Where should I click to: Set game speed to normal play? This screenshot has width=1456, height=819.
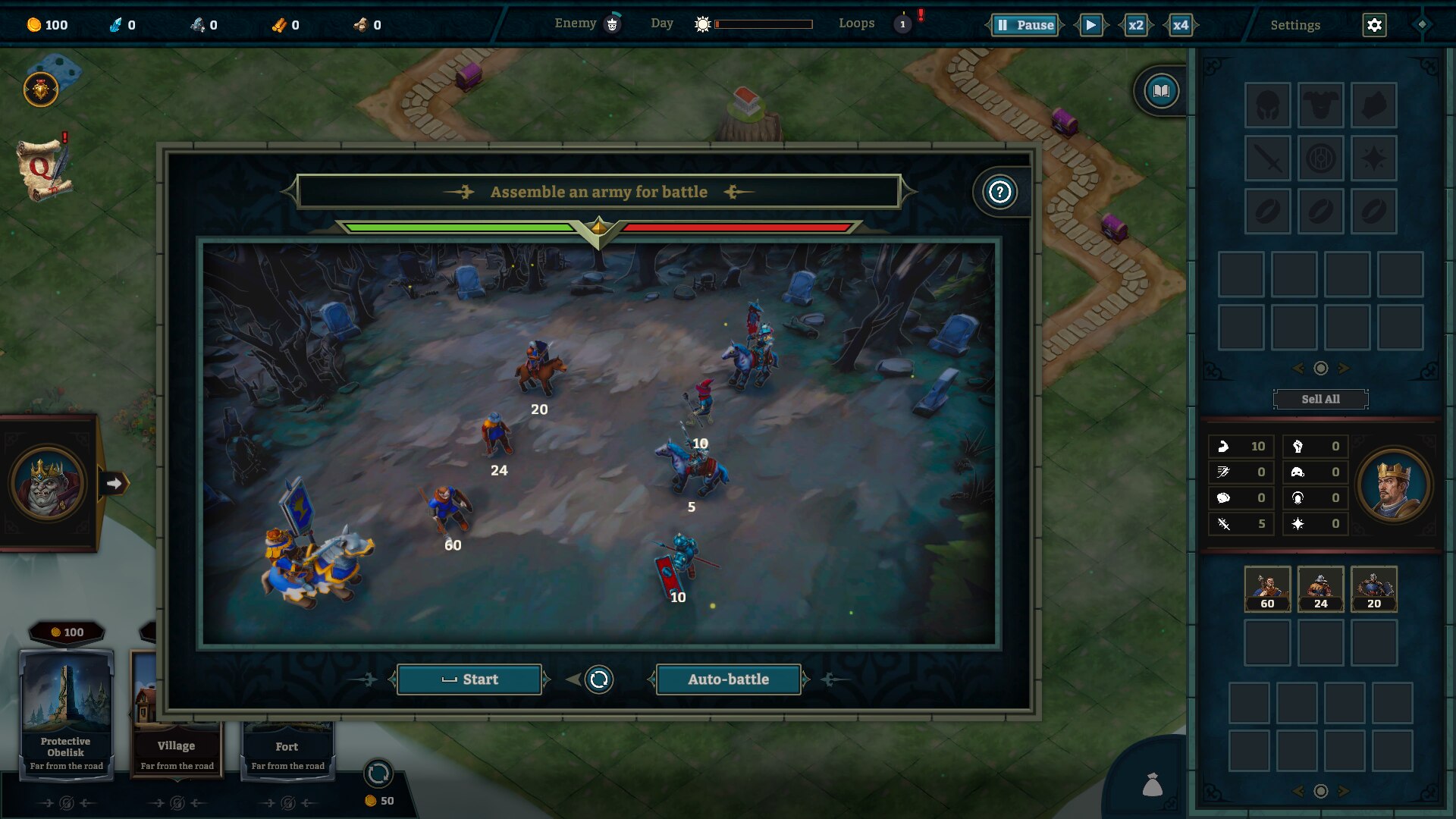1090,25
